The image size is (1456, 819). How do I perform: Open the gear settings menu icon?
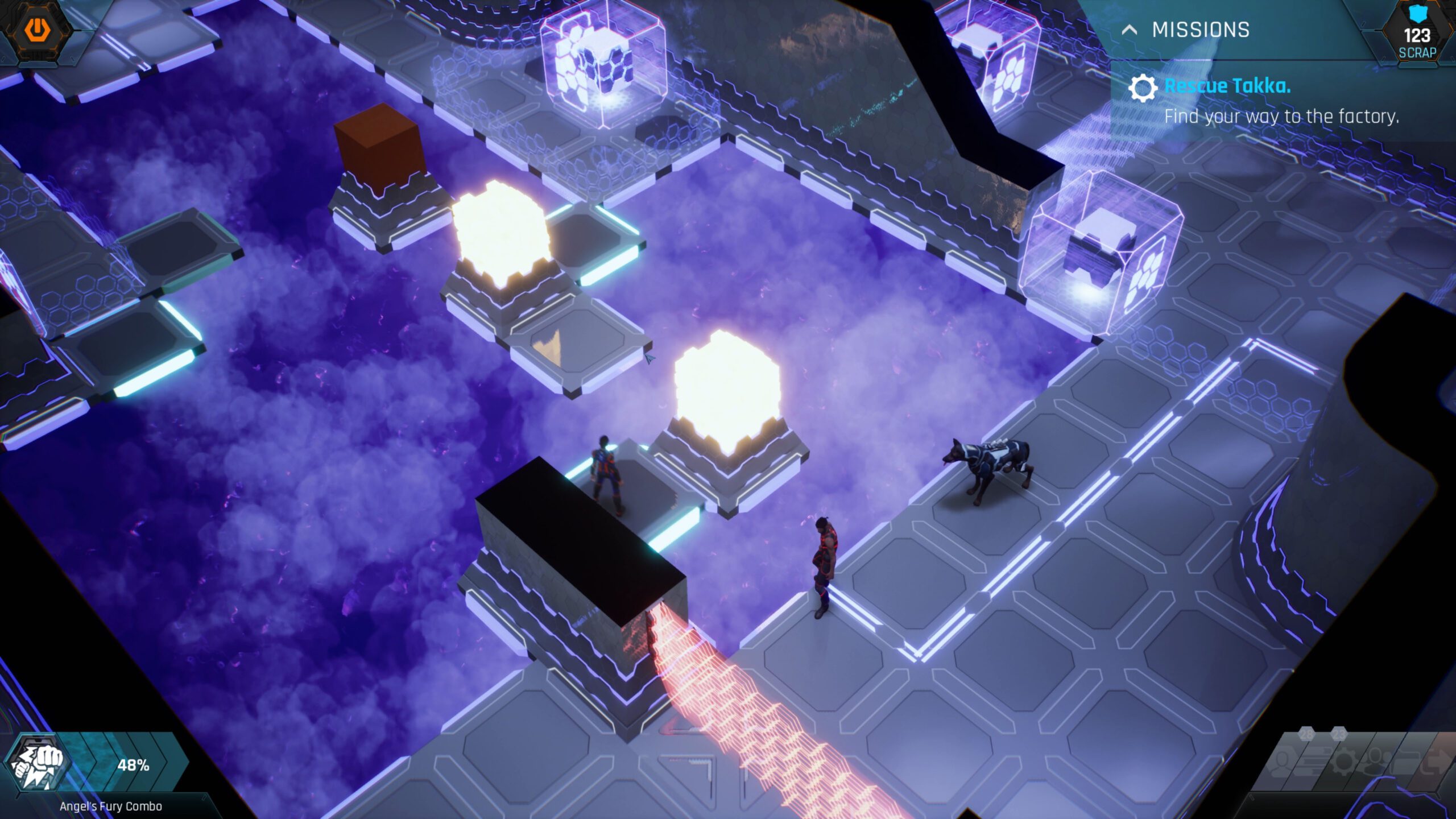1345,761
